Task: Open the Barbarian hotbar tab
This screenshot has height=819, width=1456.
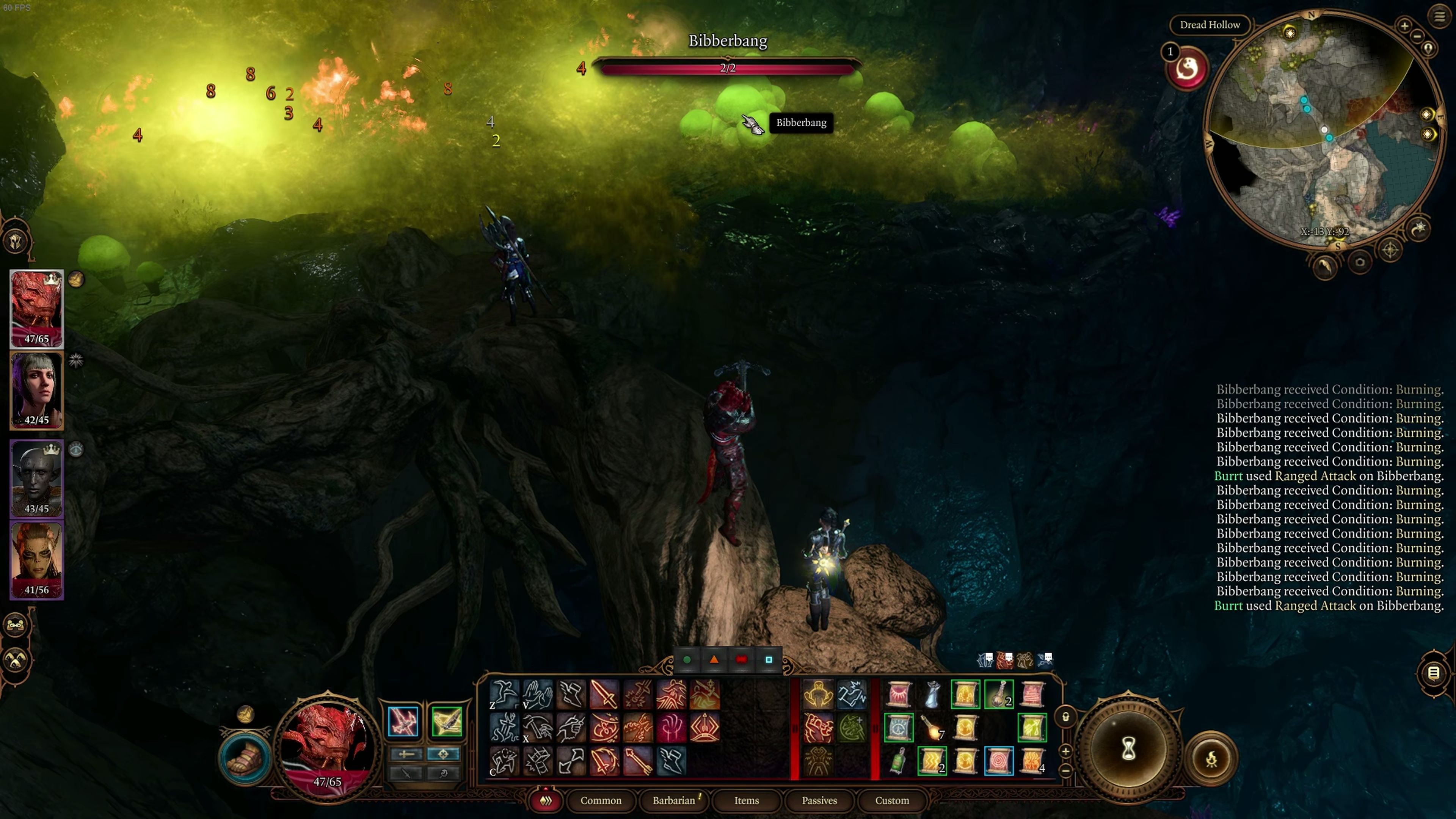Action: (x=673, y=800)
